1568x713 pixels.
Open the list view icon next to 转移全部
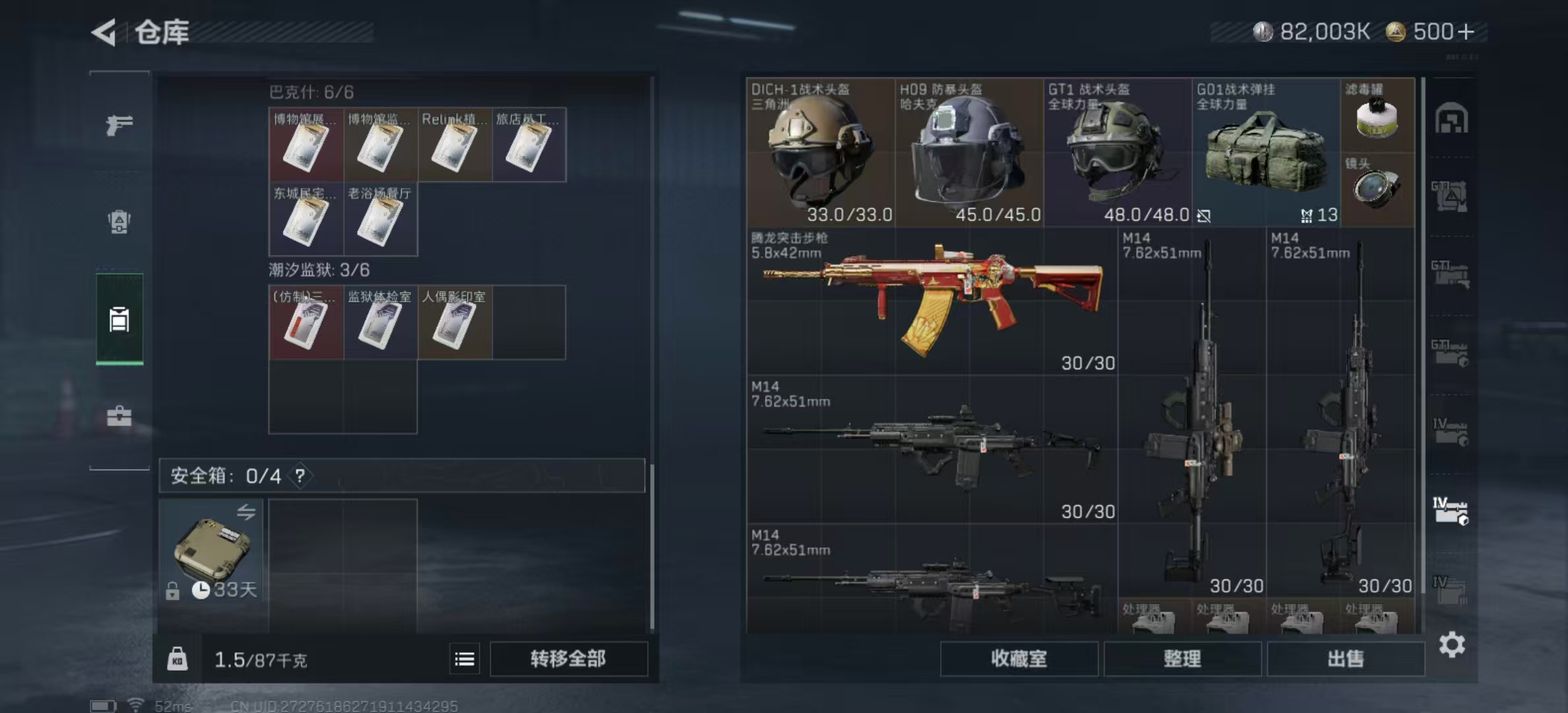(x=465, y=659)
